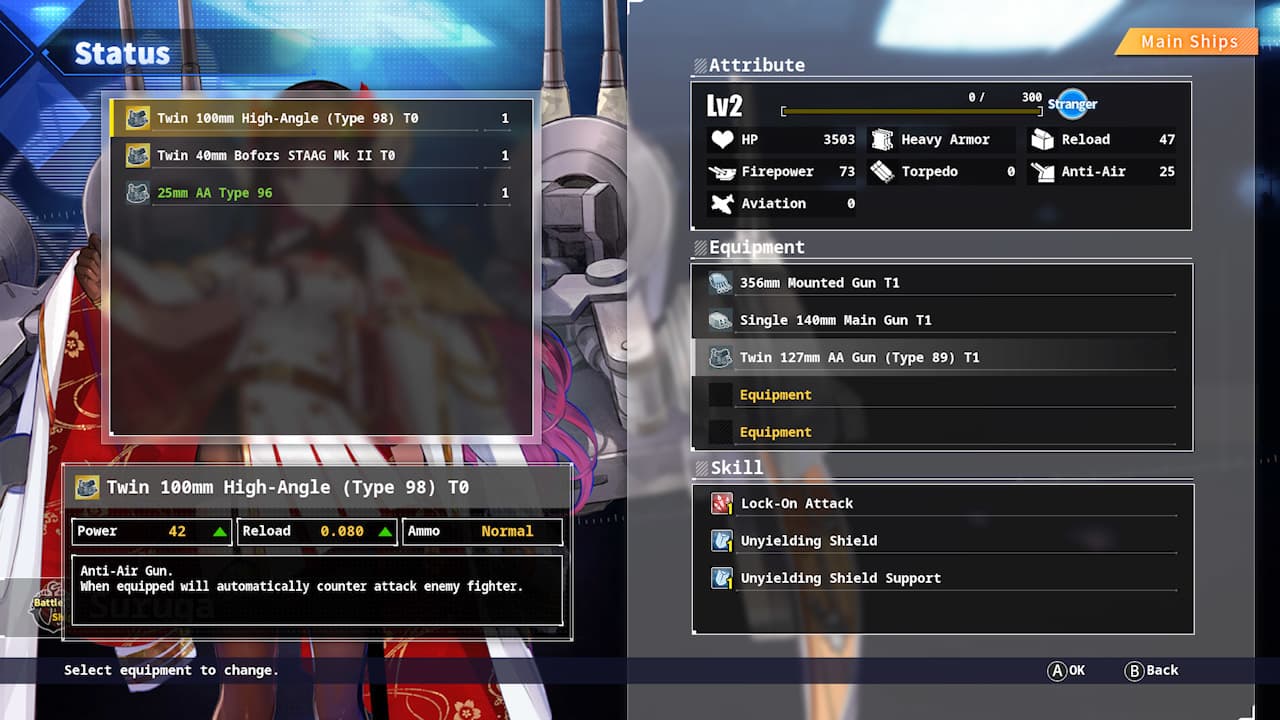The width and height of the screenshot is (1280, 720).
Task: Select the HP heart attribute icon
Action: coord(723,139)
